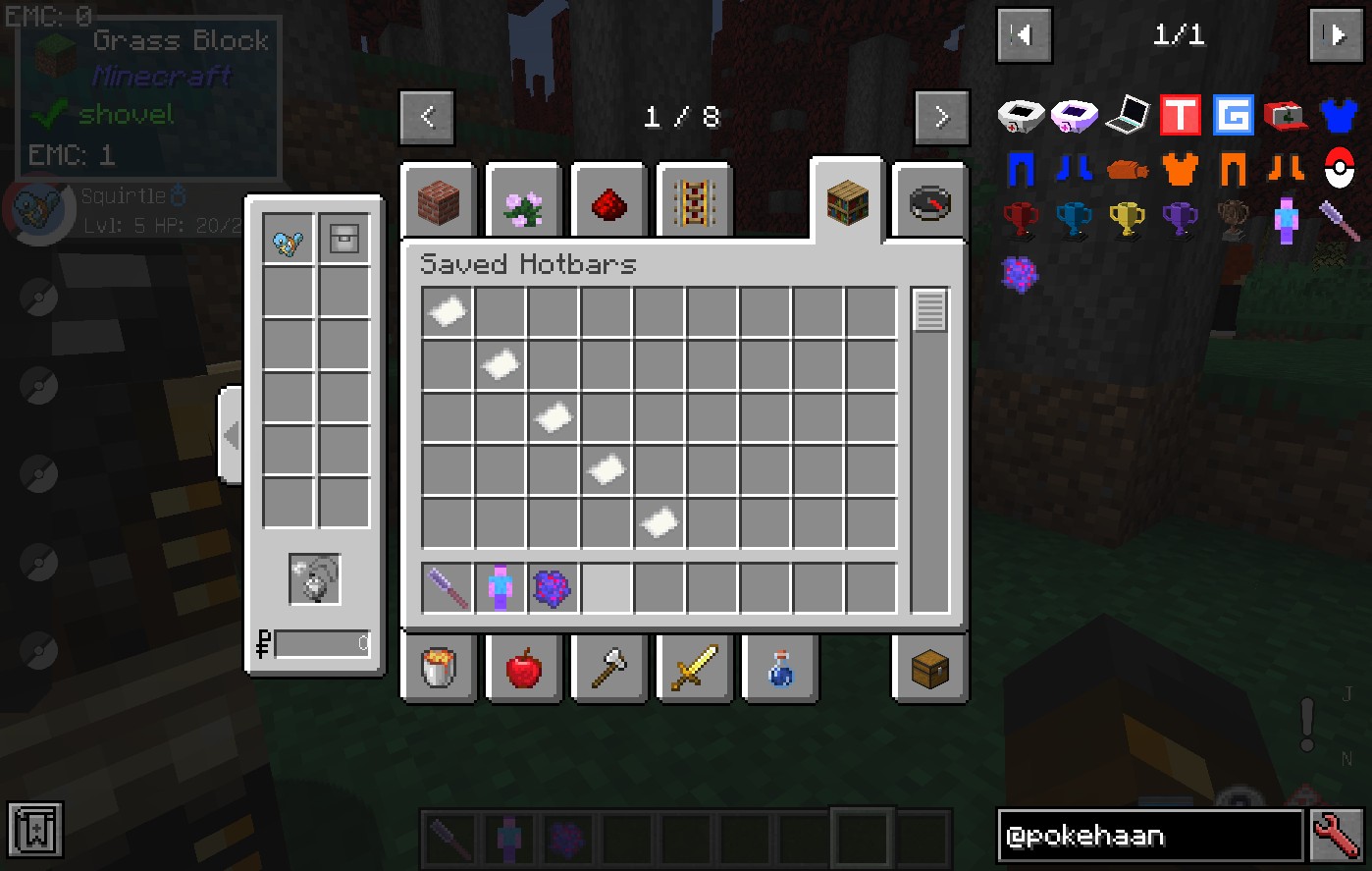The width and height of the screenshot is (1372, 871).
Task: Select the Poké Ball in item list
Action: coord(1339,168)
